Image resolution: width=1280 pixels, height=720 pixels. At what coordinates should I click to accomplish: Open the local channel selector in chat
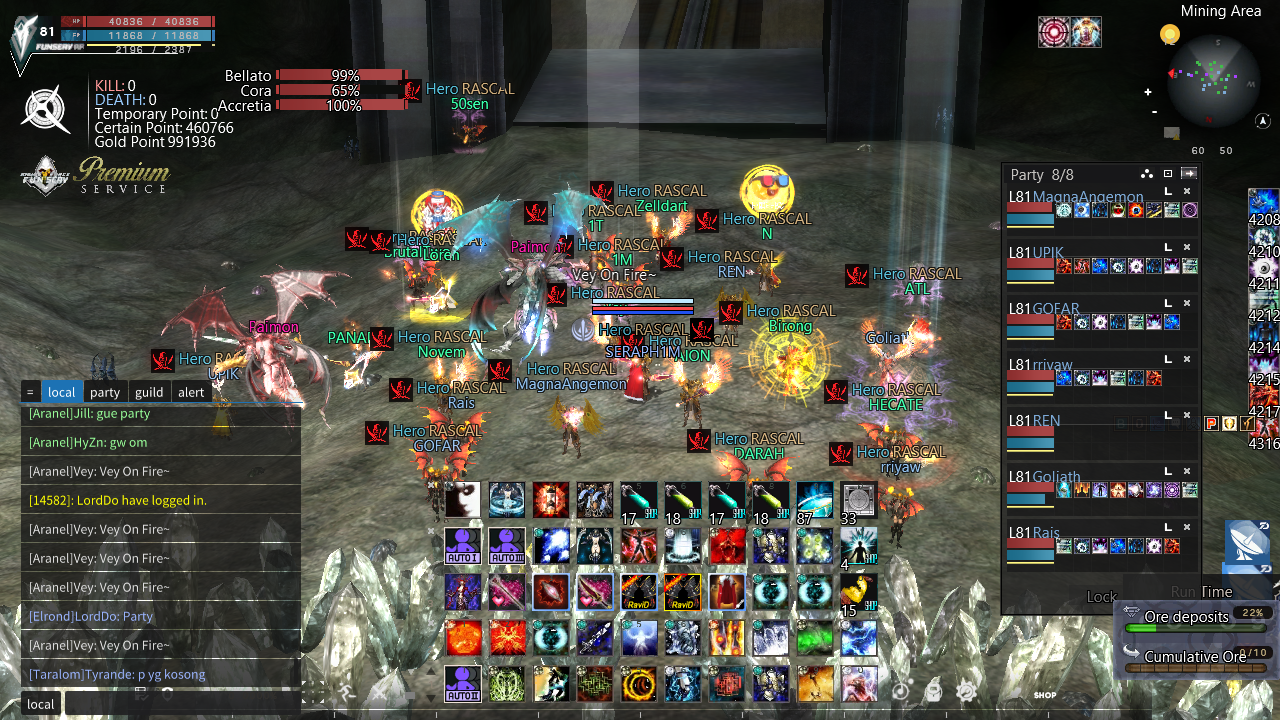[40, 704]
